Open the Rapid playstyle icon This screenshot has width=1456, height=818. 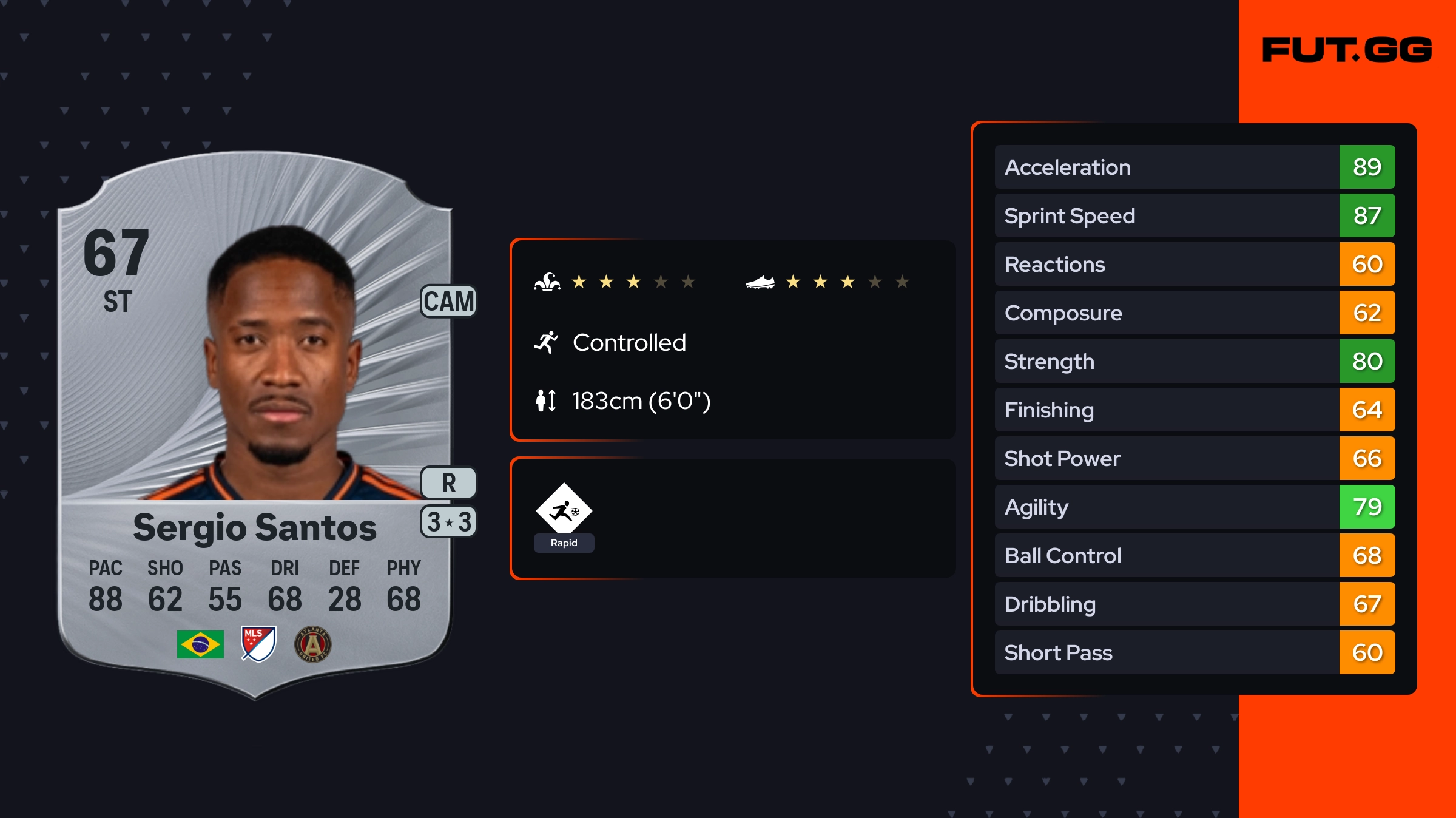point(564,511)
